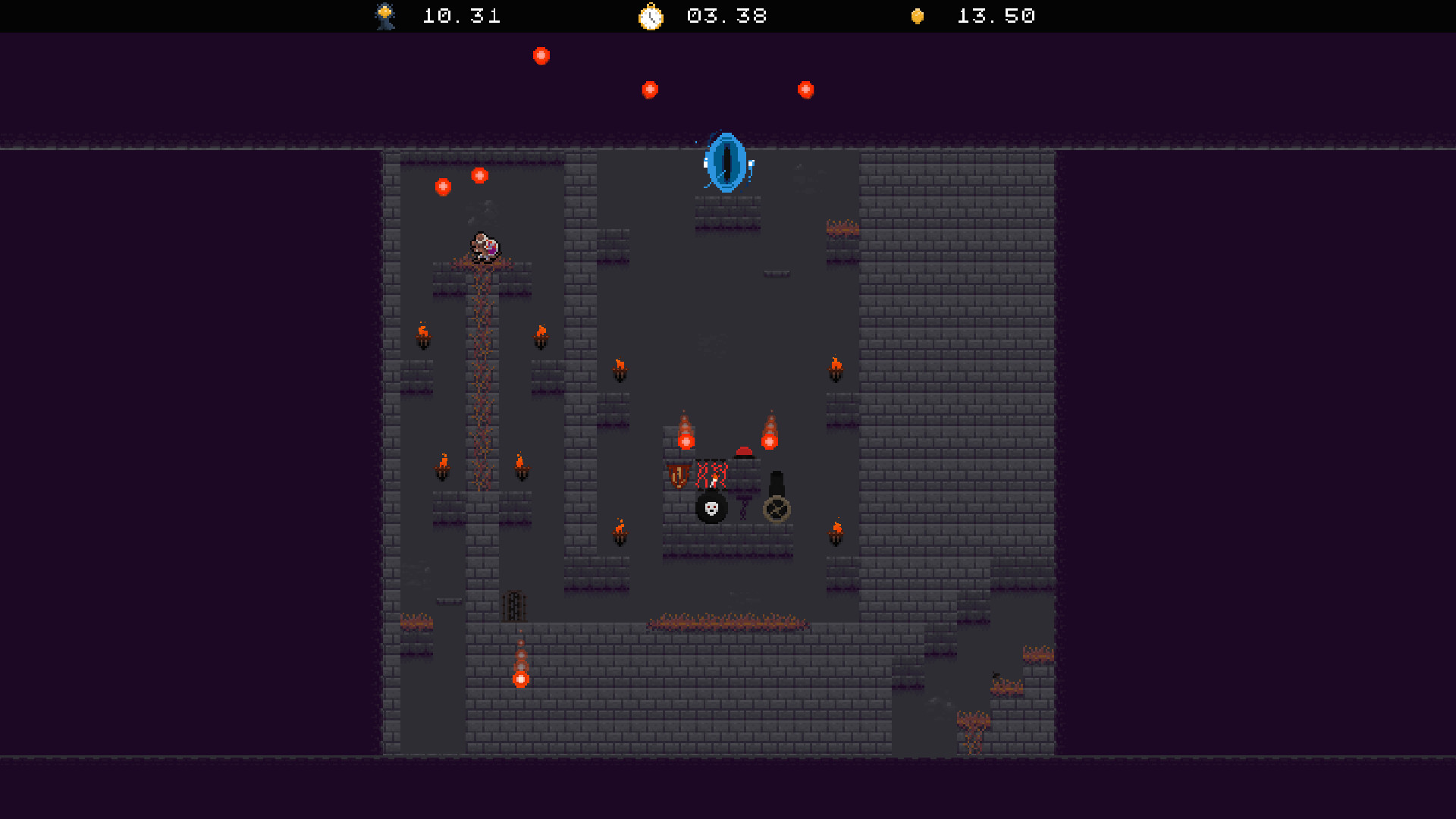Click the hooded figure icon in the HUD
Screen dimensions: 1456x819
pyautogui.click(x=384, y=16)
